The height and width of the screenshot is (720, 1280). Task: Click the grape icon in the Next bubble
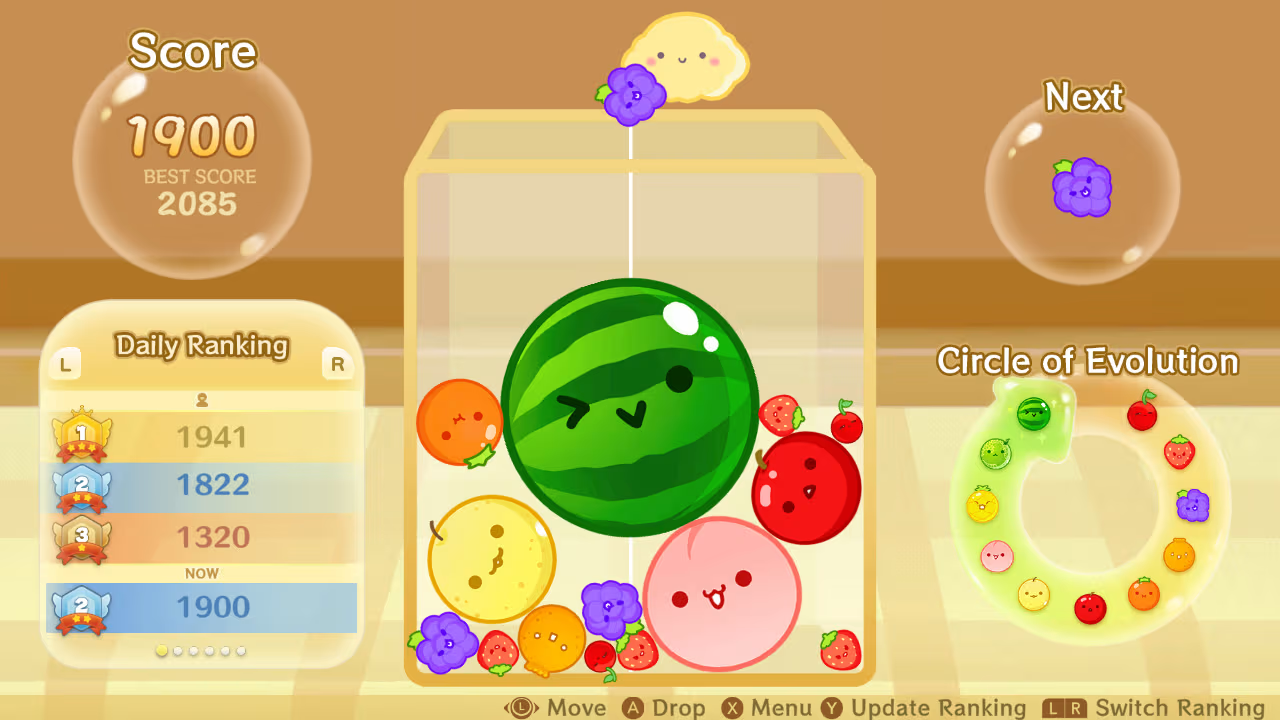[x=1083, y=188]
